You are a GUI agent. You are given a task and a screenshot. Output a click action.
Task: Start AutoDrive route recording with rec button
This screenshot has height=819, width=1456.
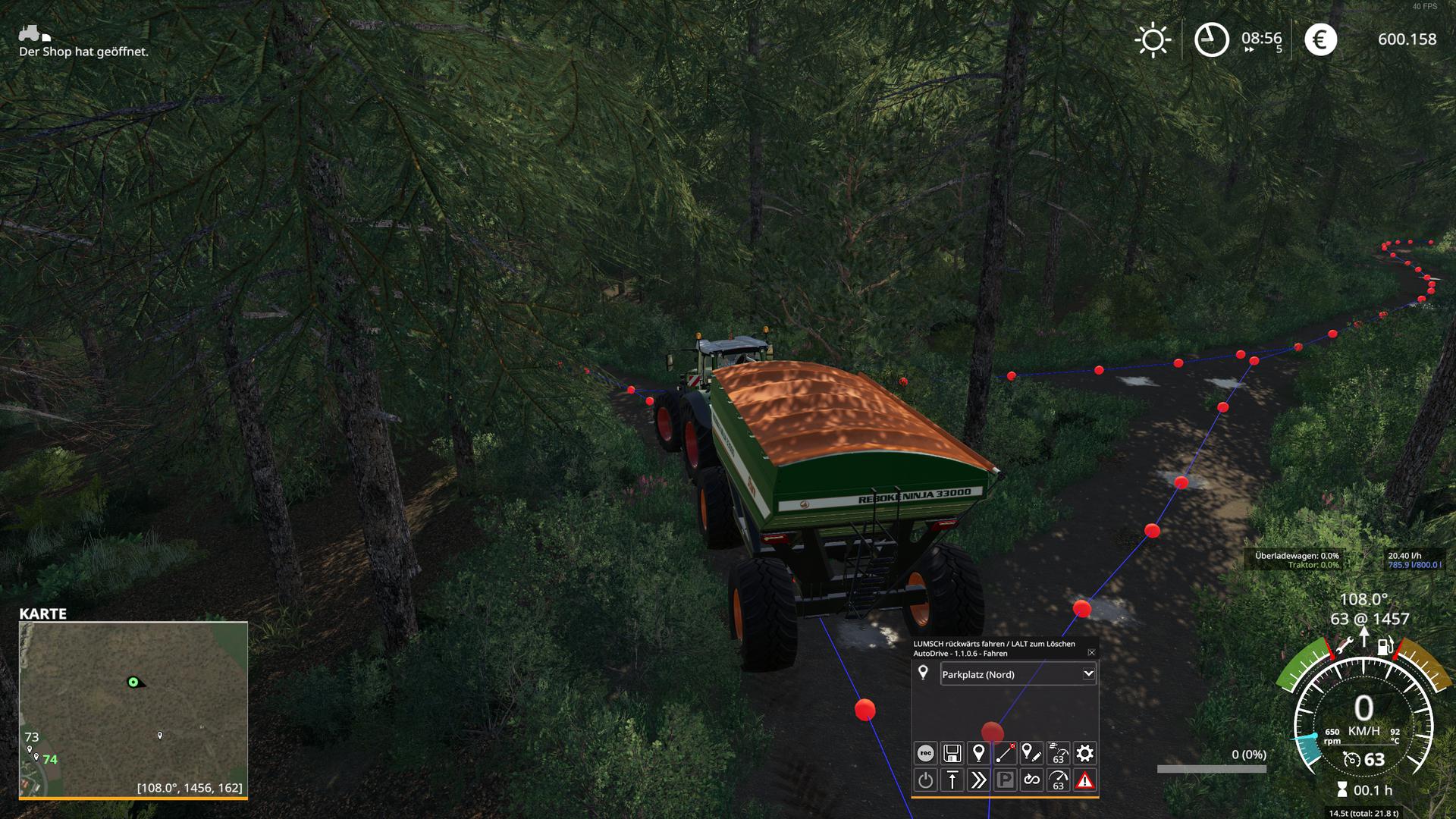(x=925, y=753)
